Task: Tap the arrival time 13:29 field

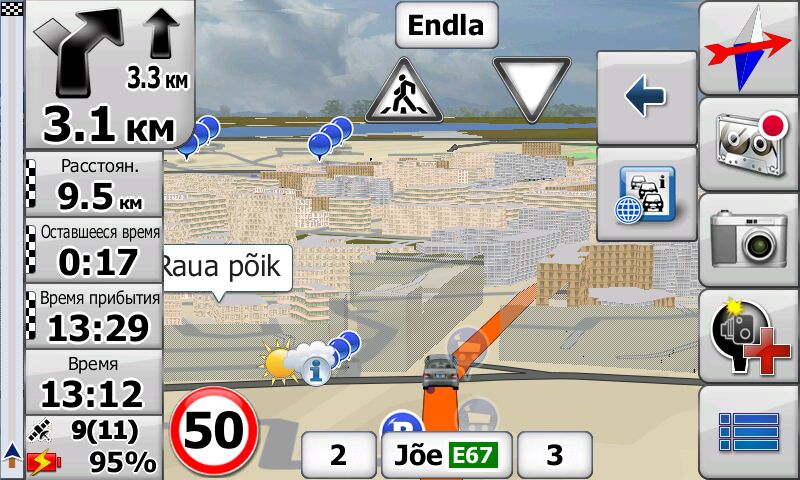Action: pos(97,315)
